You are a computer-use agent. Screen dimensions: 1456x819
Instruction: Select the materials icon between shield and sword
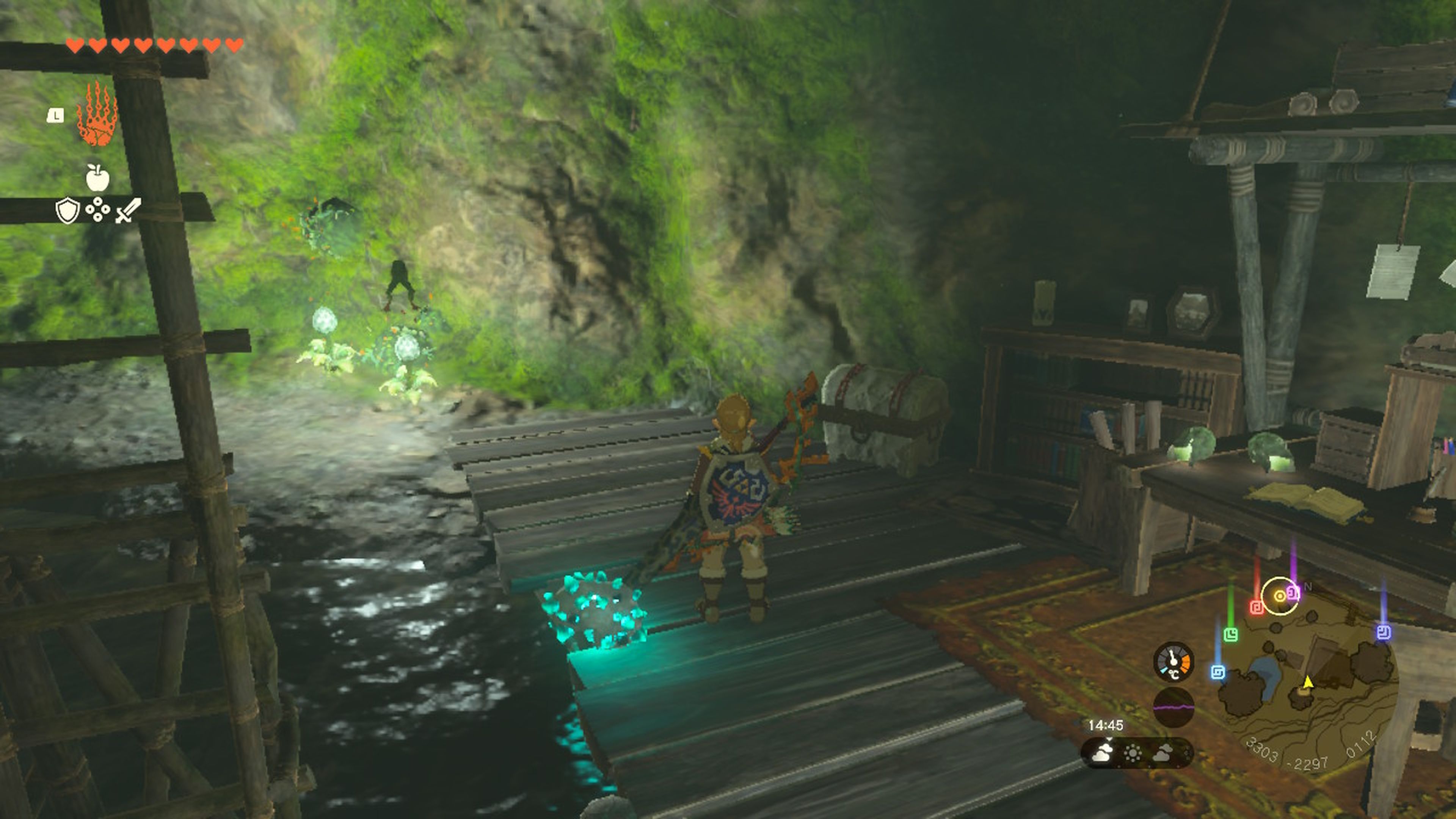click(x=98, y=210)
